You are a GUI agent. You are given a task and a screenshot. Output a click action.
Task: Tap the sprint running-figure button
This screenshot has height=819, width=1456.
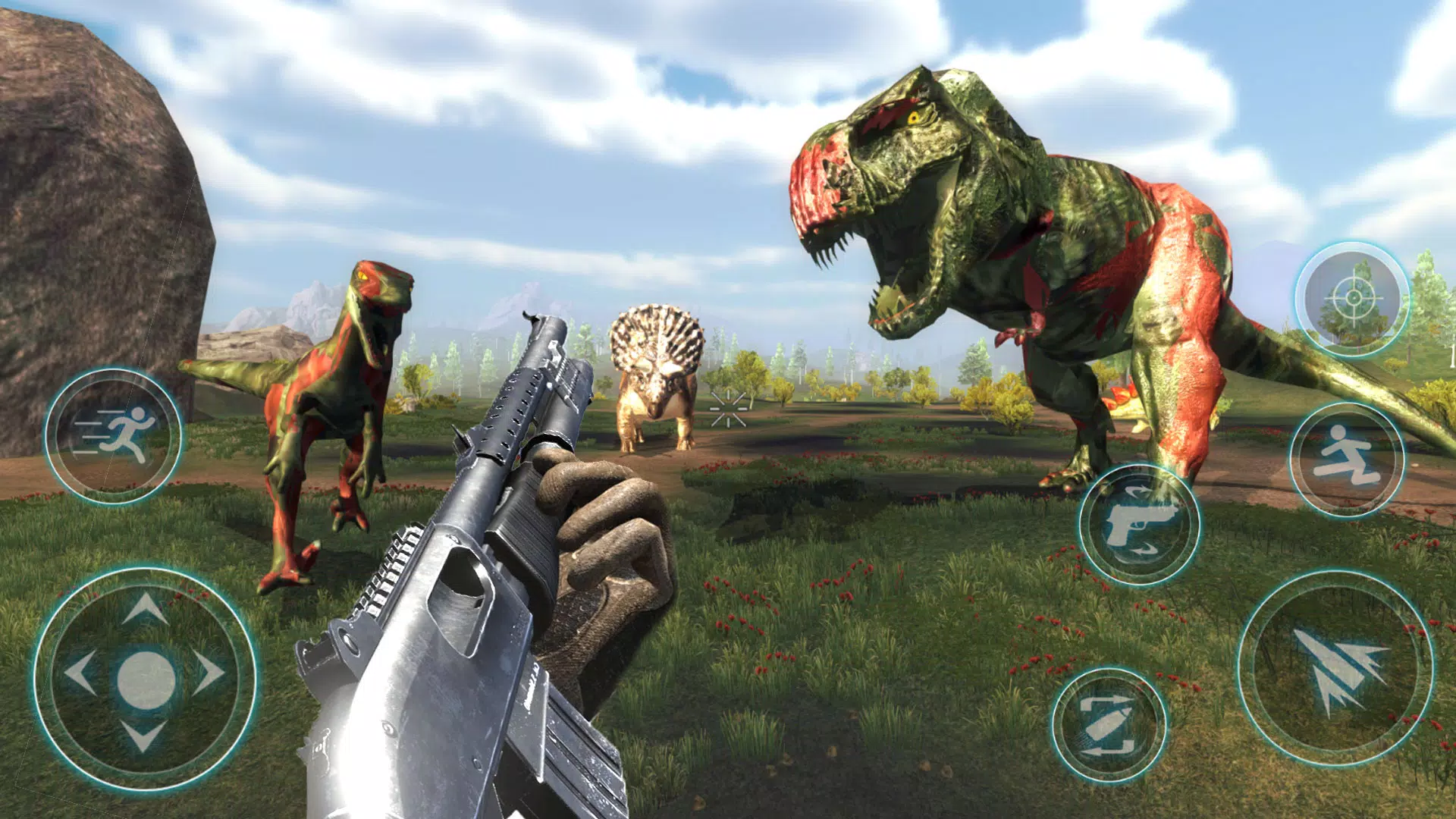(x=114, y=436)
